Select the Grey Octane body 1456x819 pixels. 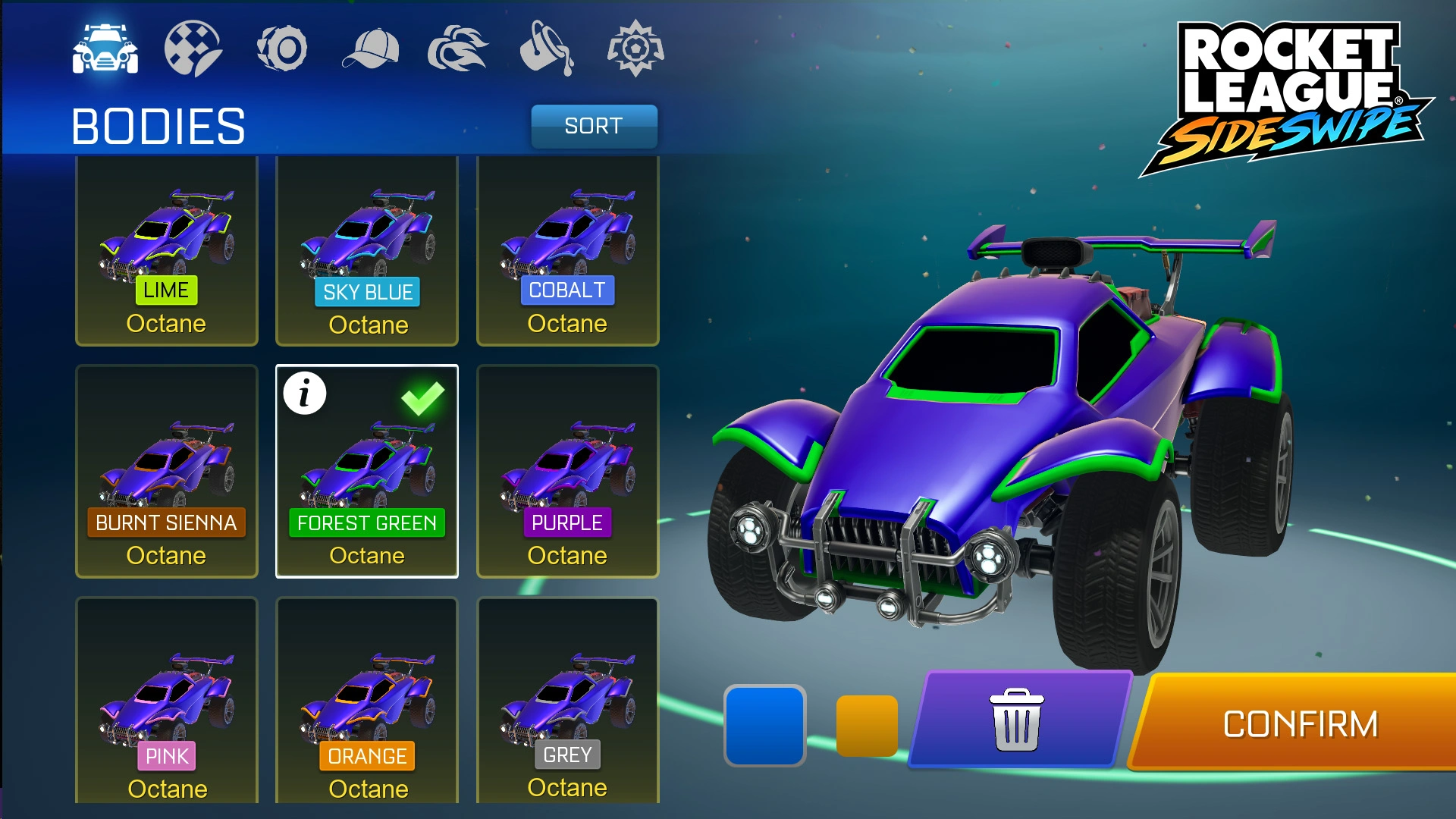pos(567,701)
